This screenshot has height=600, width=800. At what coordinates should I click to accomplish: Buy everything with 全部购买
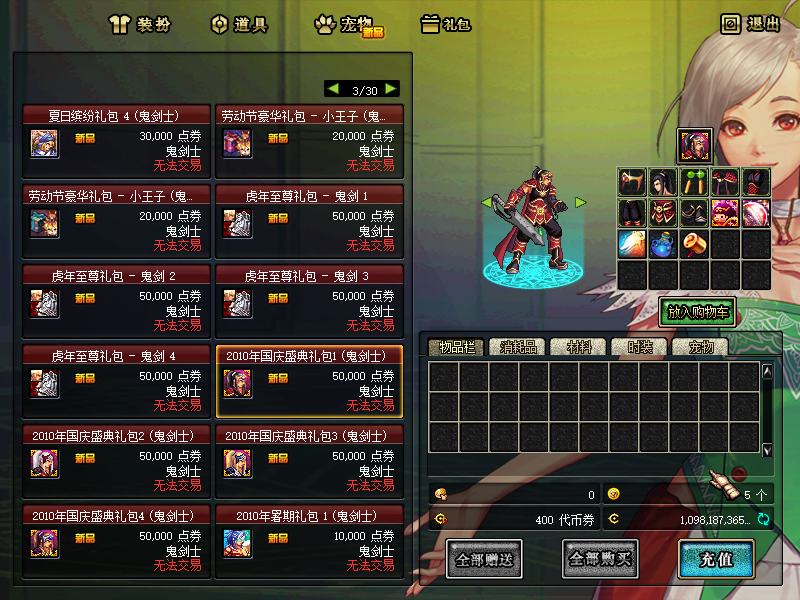pyautogui.click(x=600, y=558)
